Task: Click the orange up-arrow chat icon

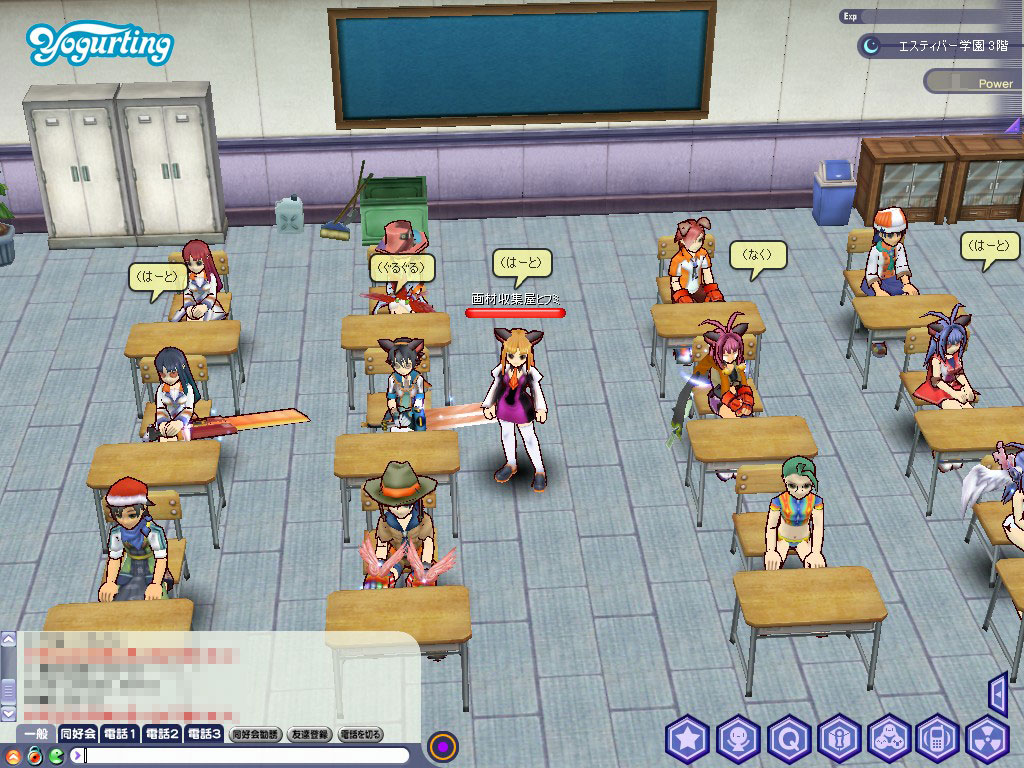Action: 13,755
